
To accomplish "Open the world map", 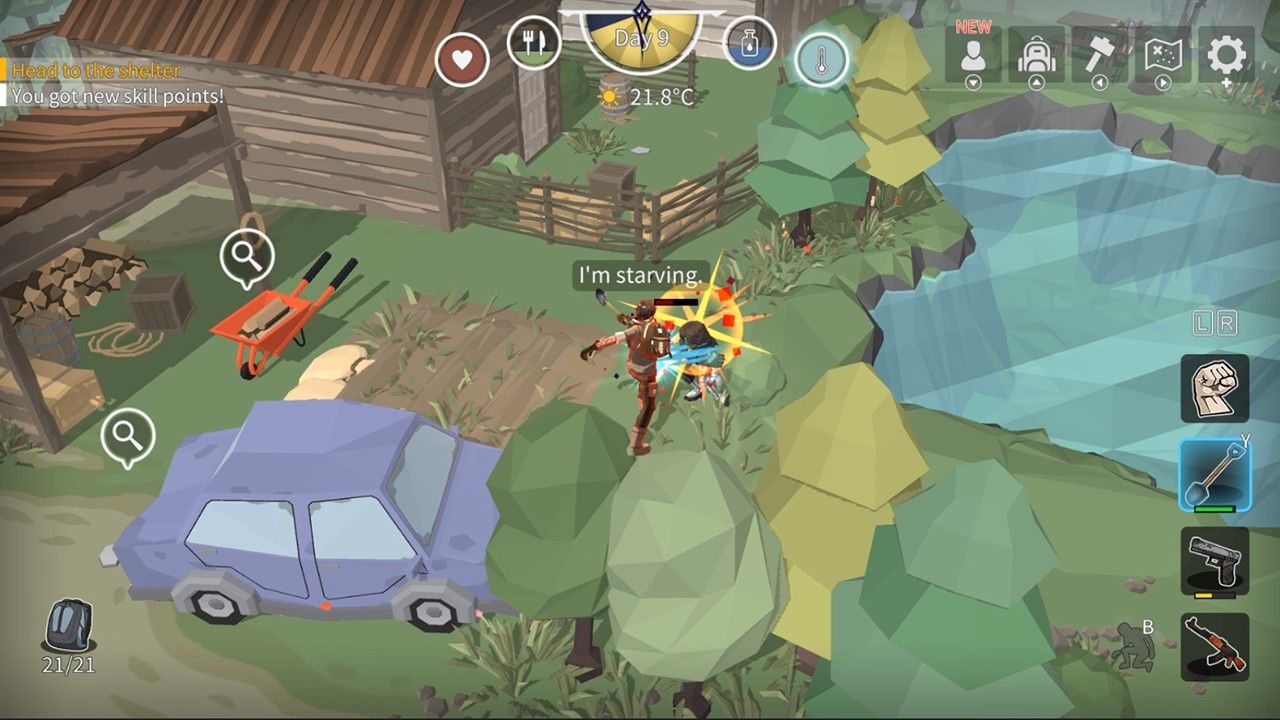I will pos(1163,55).
